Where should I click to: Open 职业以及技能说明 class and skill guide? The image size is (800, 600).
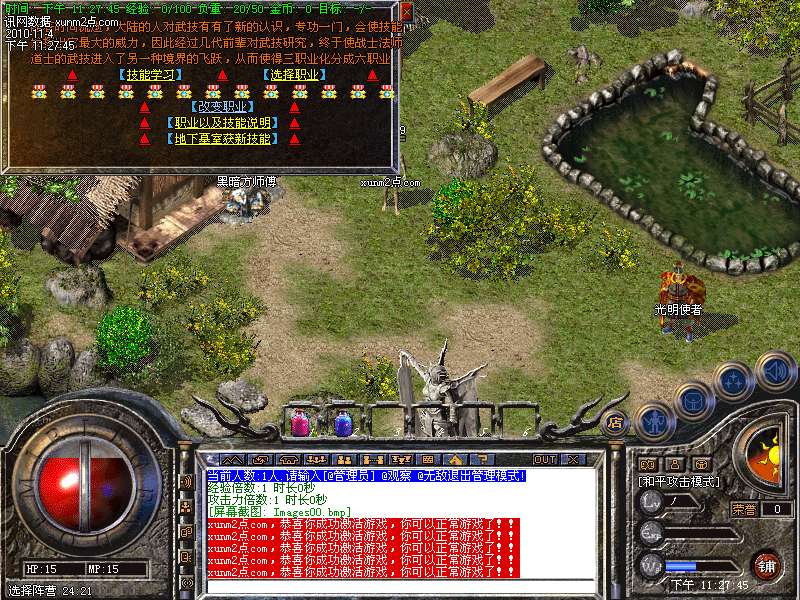point(220,123)
